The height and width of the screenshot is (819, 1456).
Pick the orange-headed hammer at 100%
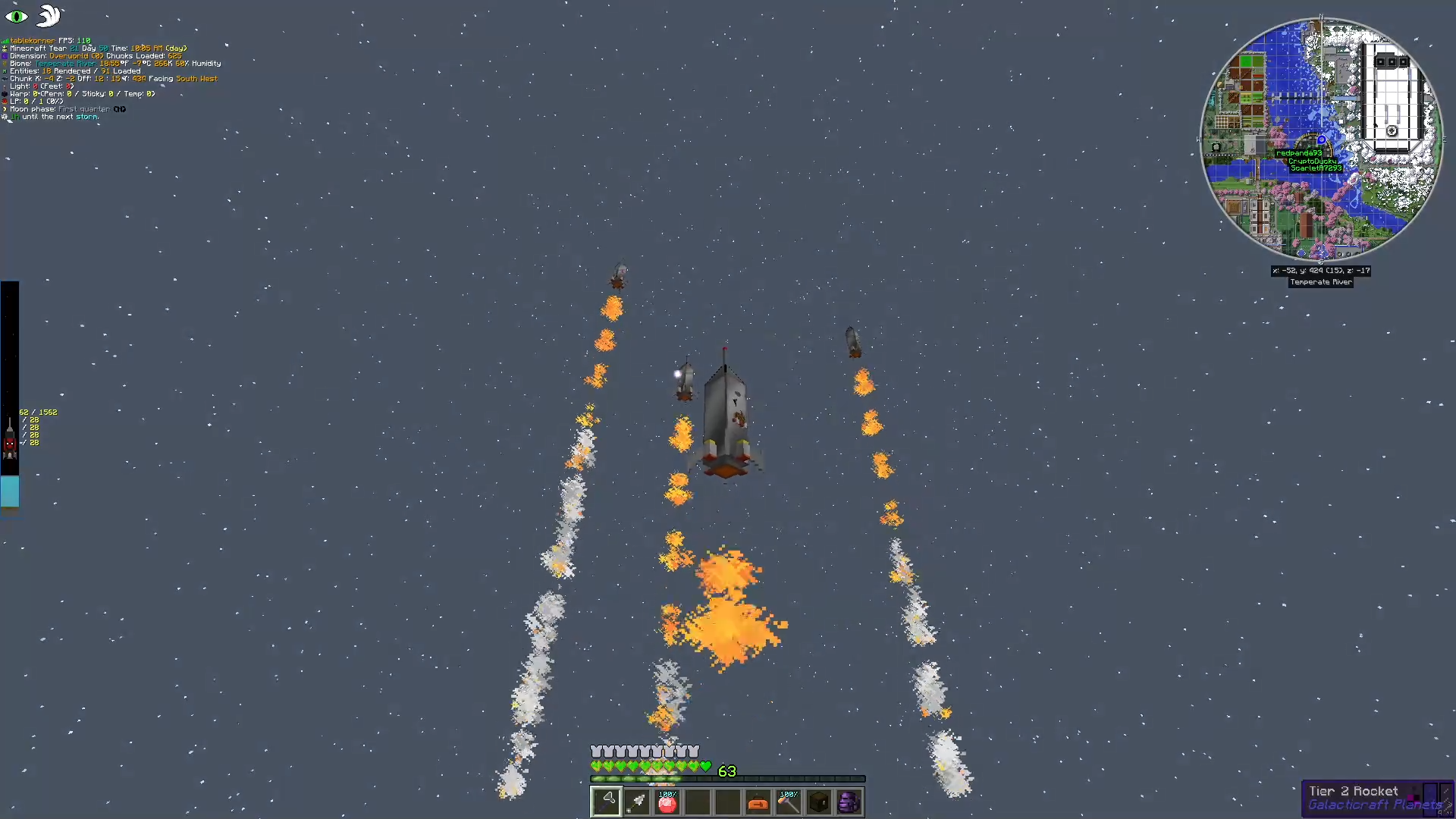(x=789, y=802)
